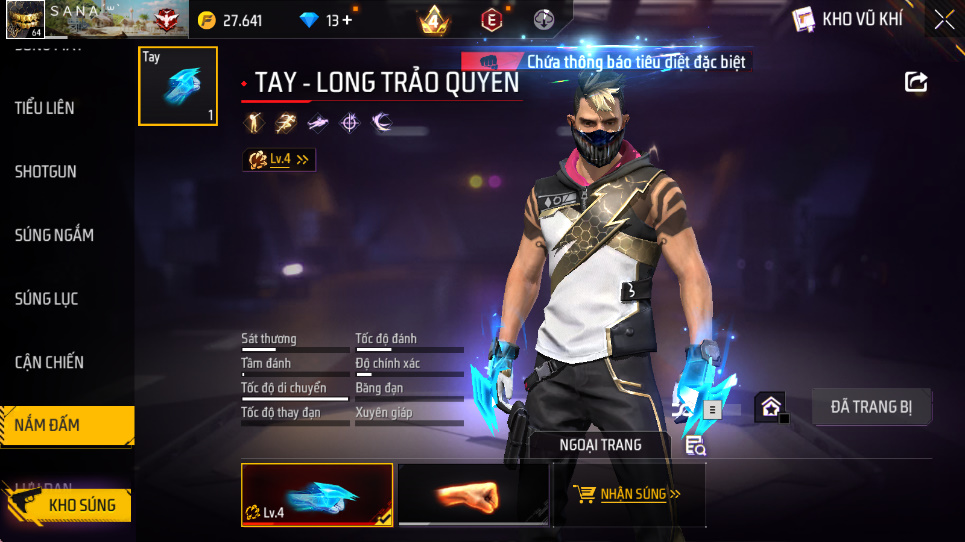Share the Long Trảo Quyền skin
This screenshot has height=542, width=965.
(x=916, y=82)
